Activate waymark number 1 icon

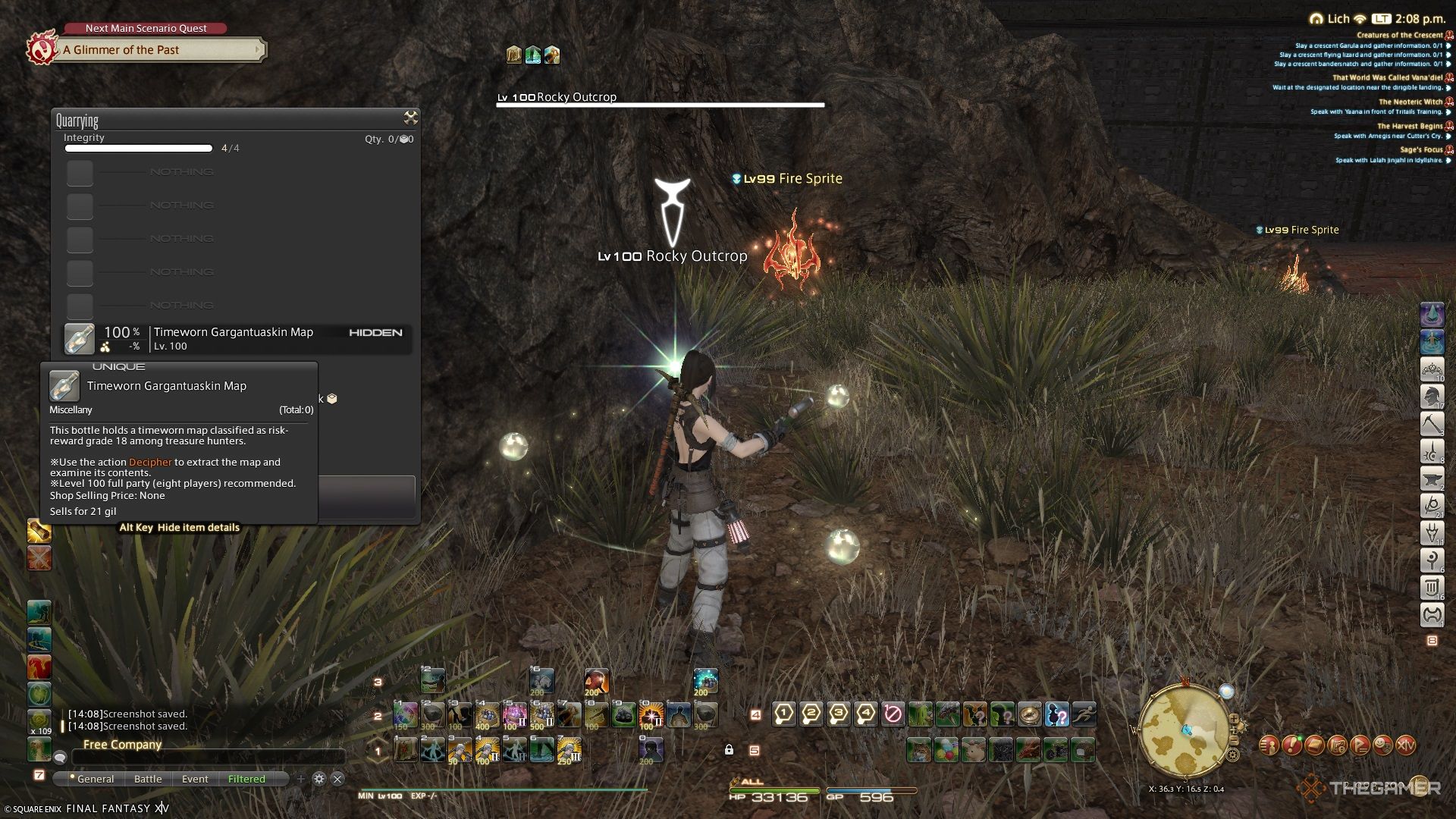[x=784, y=714]
